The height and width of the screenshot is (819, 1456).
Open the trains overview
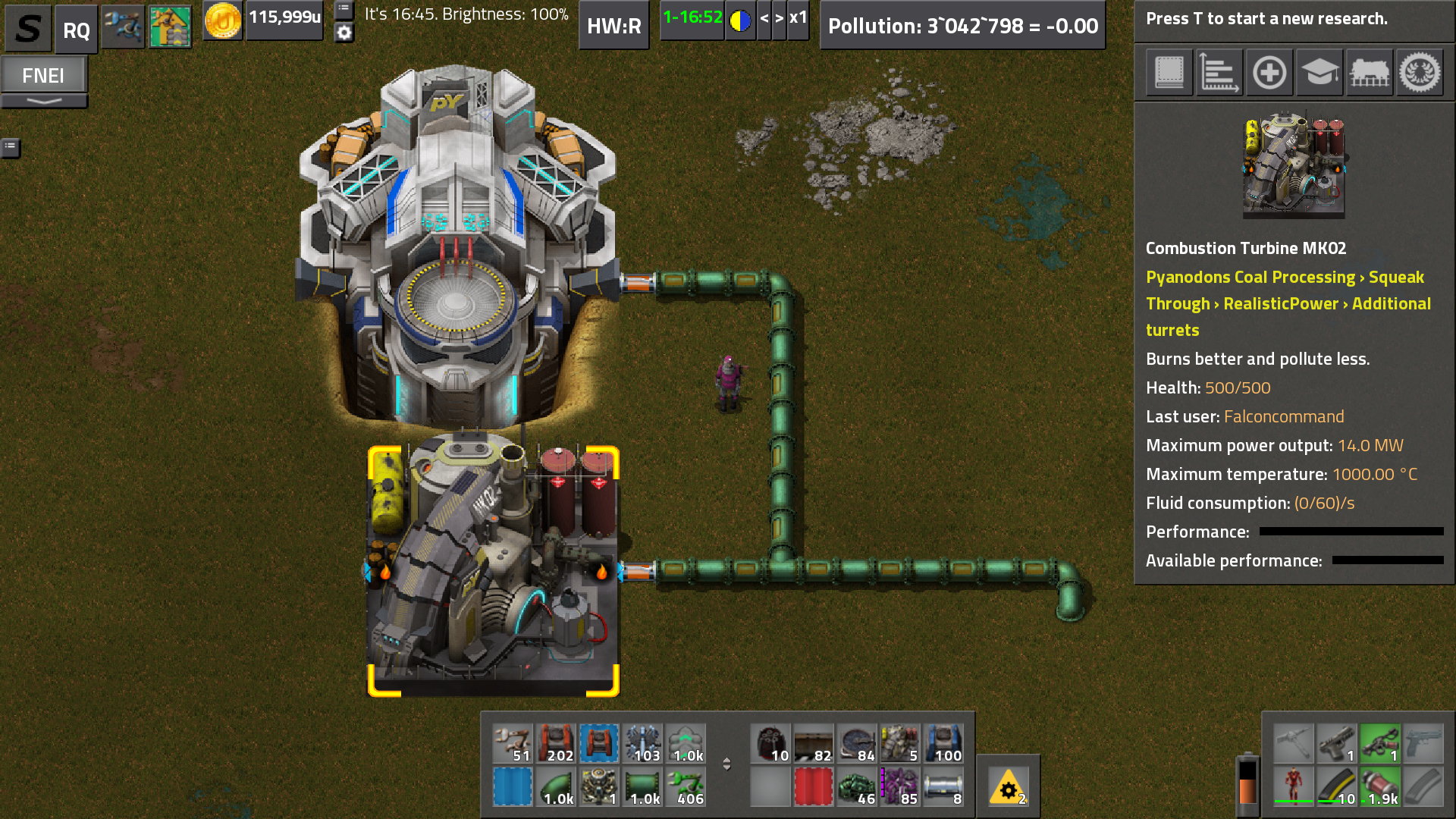[x=1370, y=73]
